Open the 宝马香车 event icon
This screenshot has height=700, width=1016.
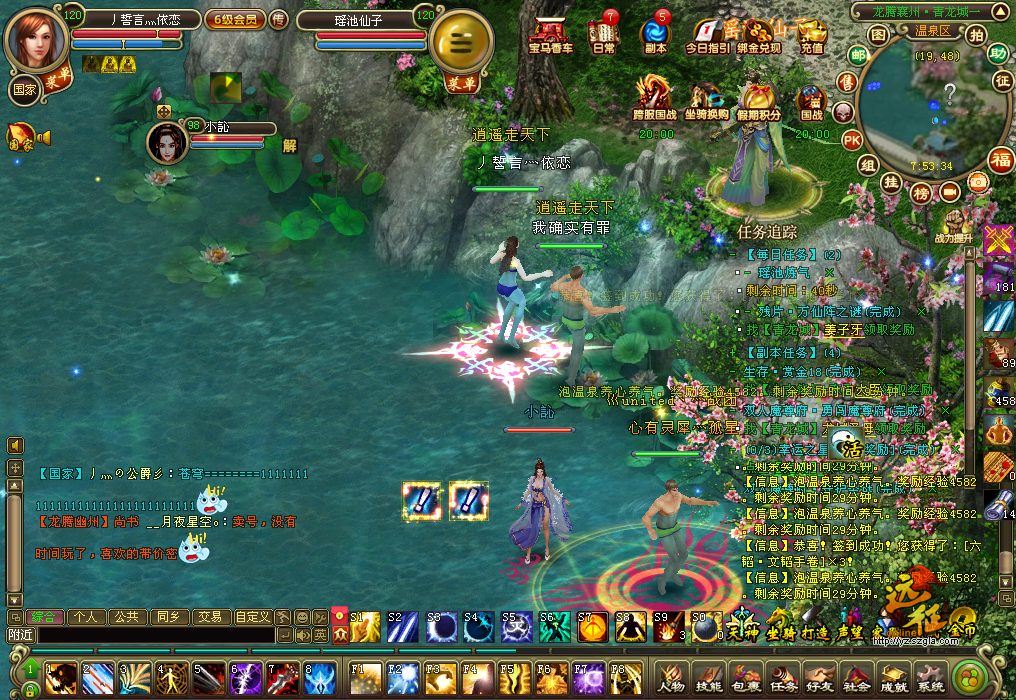tap(550, 34)
